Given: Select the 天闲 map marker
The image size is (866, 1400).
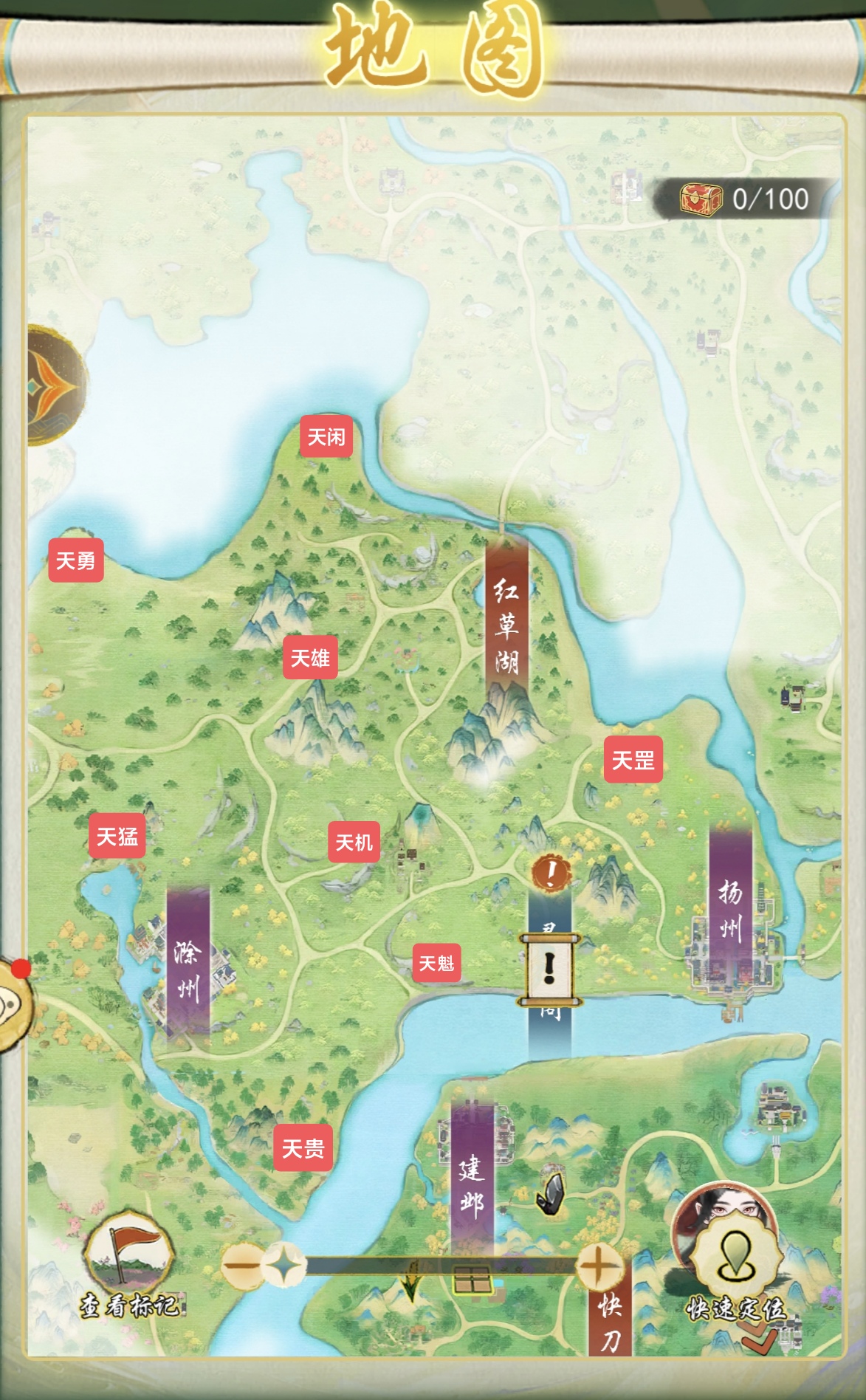Looking at the screenshot, I should (x=326, y=437).
